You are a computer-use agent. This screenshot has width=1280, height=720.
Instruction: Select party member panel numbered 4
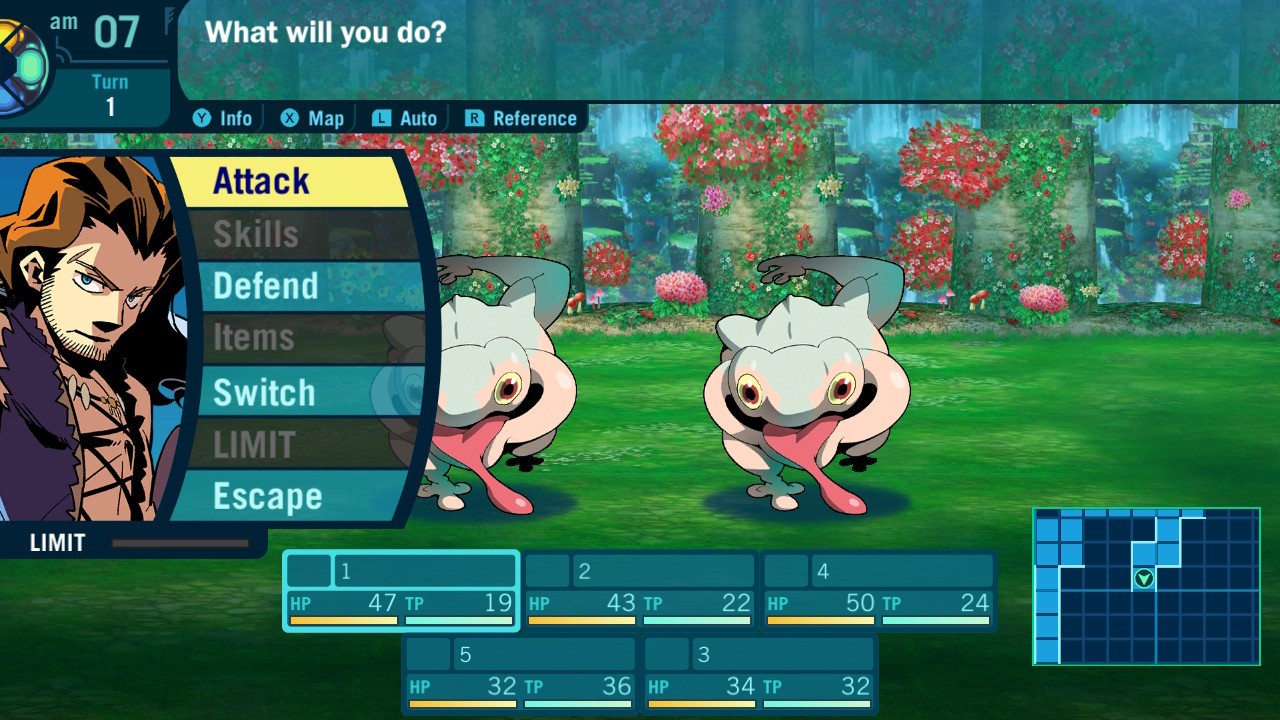[x=879, y=590]
